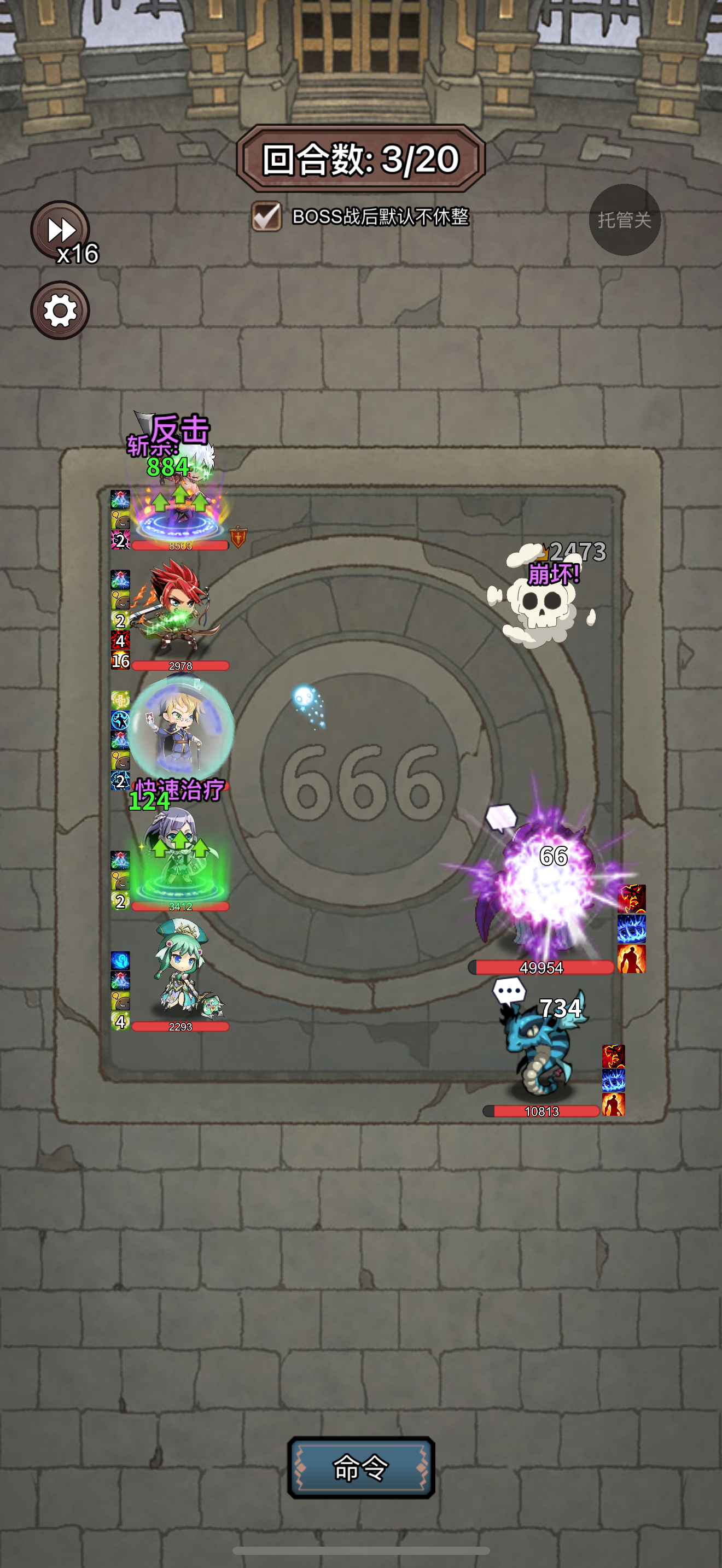The image size is (722, 1568).
Task: Tap the red sword banner emblem beside the top hero's health bar
Action: click(238, 537)
